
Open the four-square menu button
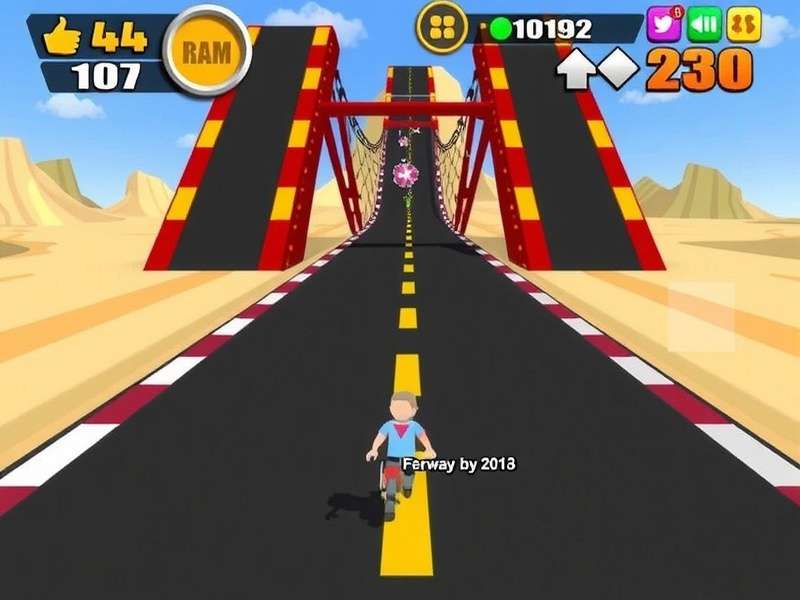[x=441, y=27]
